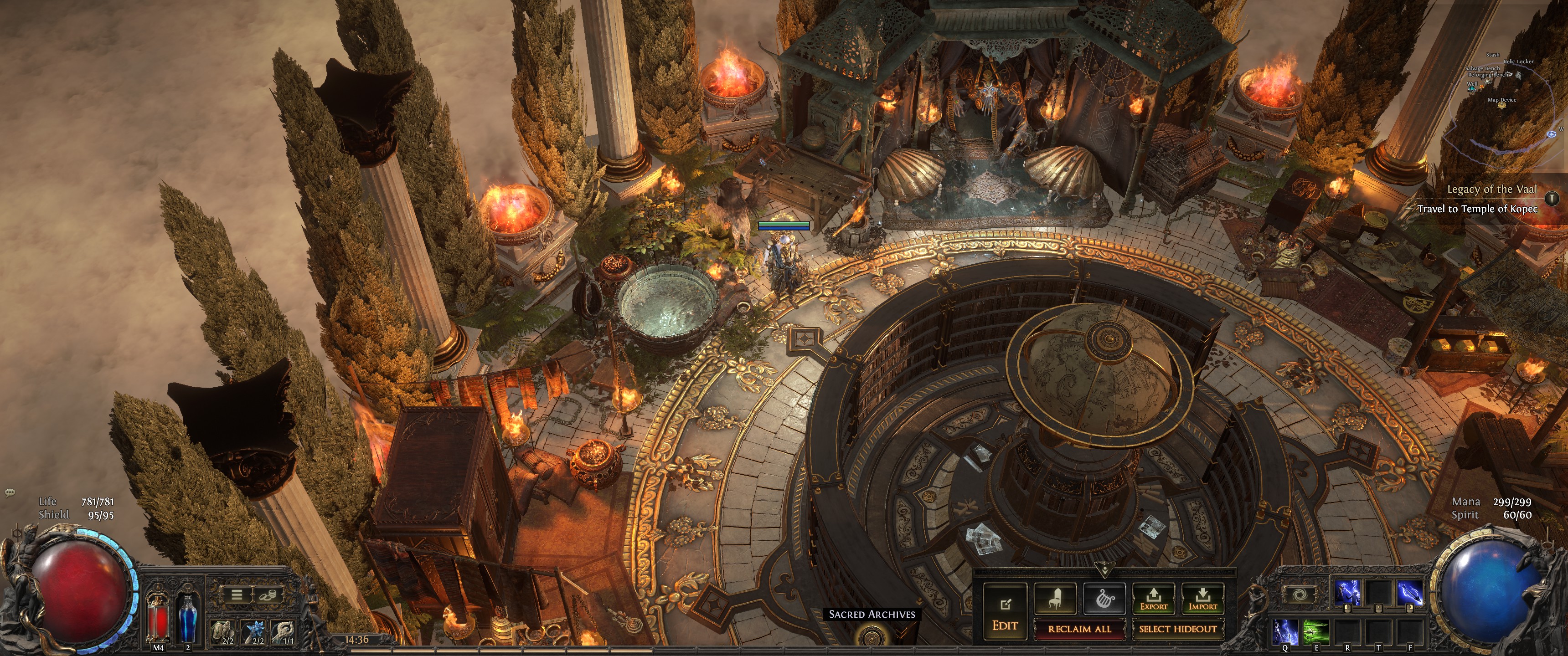
Task: Select the stone tablet charm slot
Action: point(226,632)
